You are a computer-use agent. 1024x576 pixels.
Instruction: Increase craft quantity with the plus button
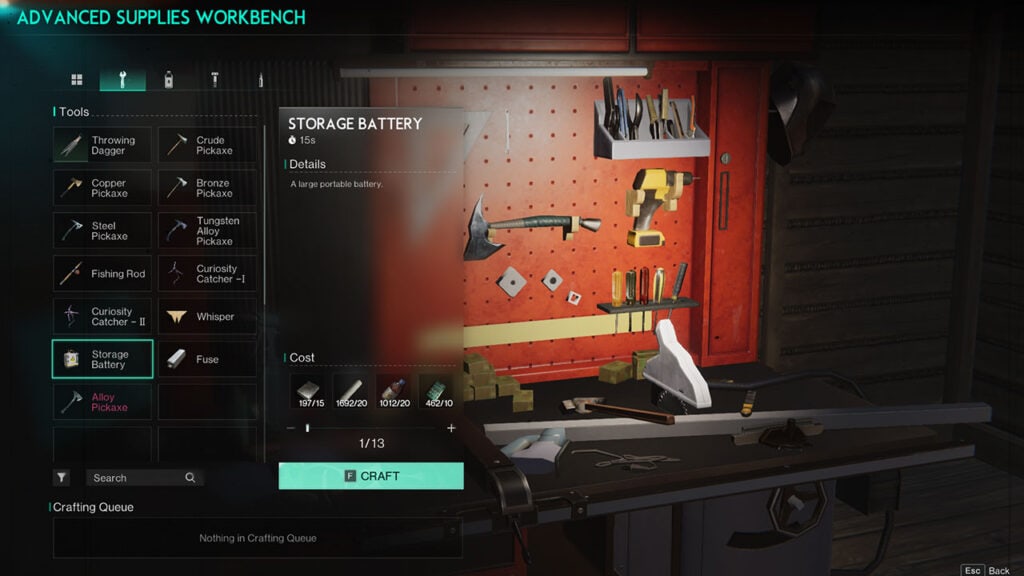[451, 428]
